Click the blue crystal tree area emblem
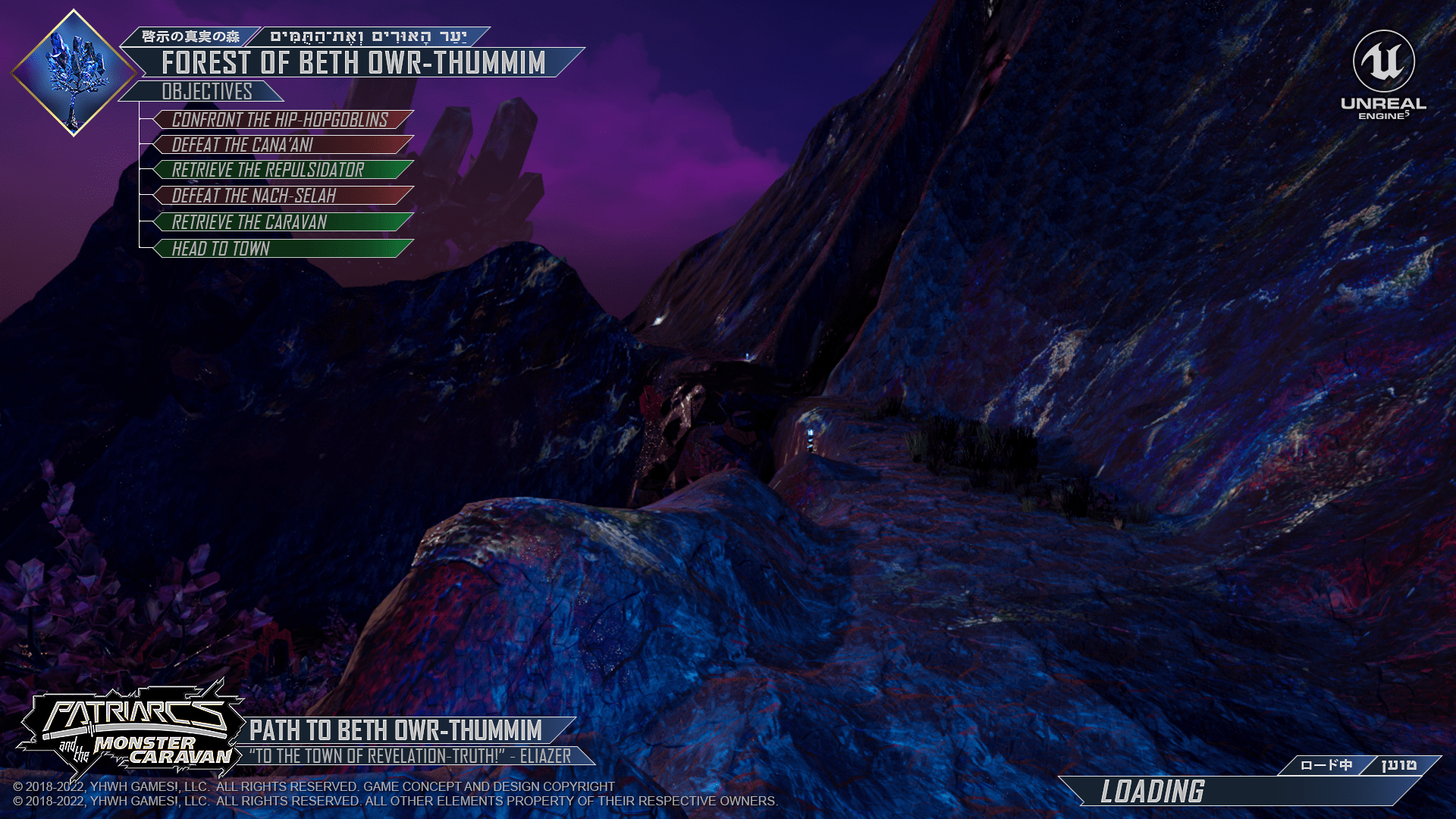1456x819 pixels. tap(74, 74)
